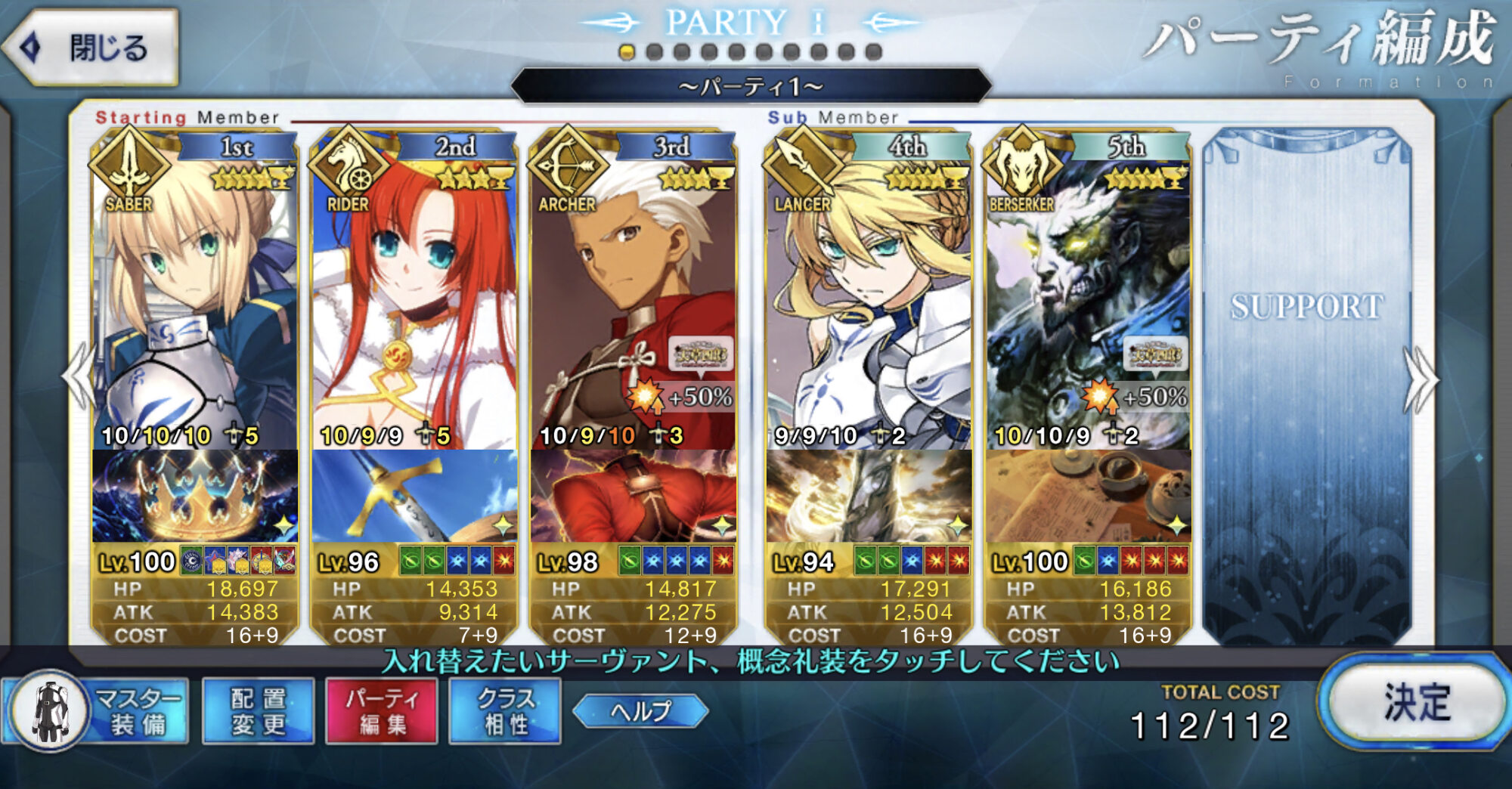Screen dimensions: 1512x789
Task: Change the Berserker's tea table craft essence
Action: [1087, 497]
